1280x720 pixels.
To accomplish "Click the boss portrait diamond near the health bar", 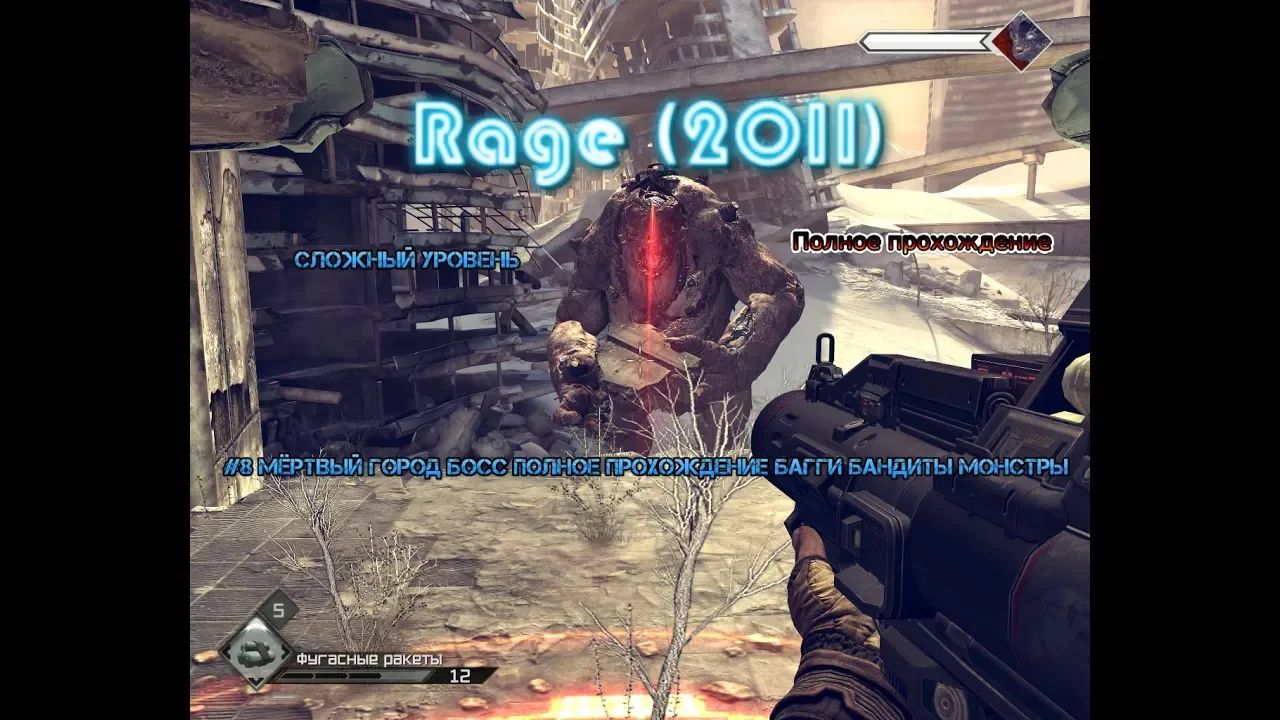I will point(1022,44).
